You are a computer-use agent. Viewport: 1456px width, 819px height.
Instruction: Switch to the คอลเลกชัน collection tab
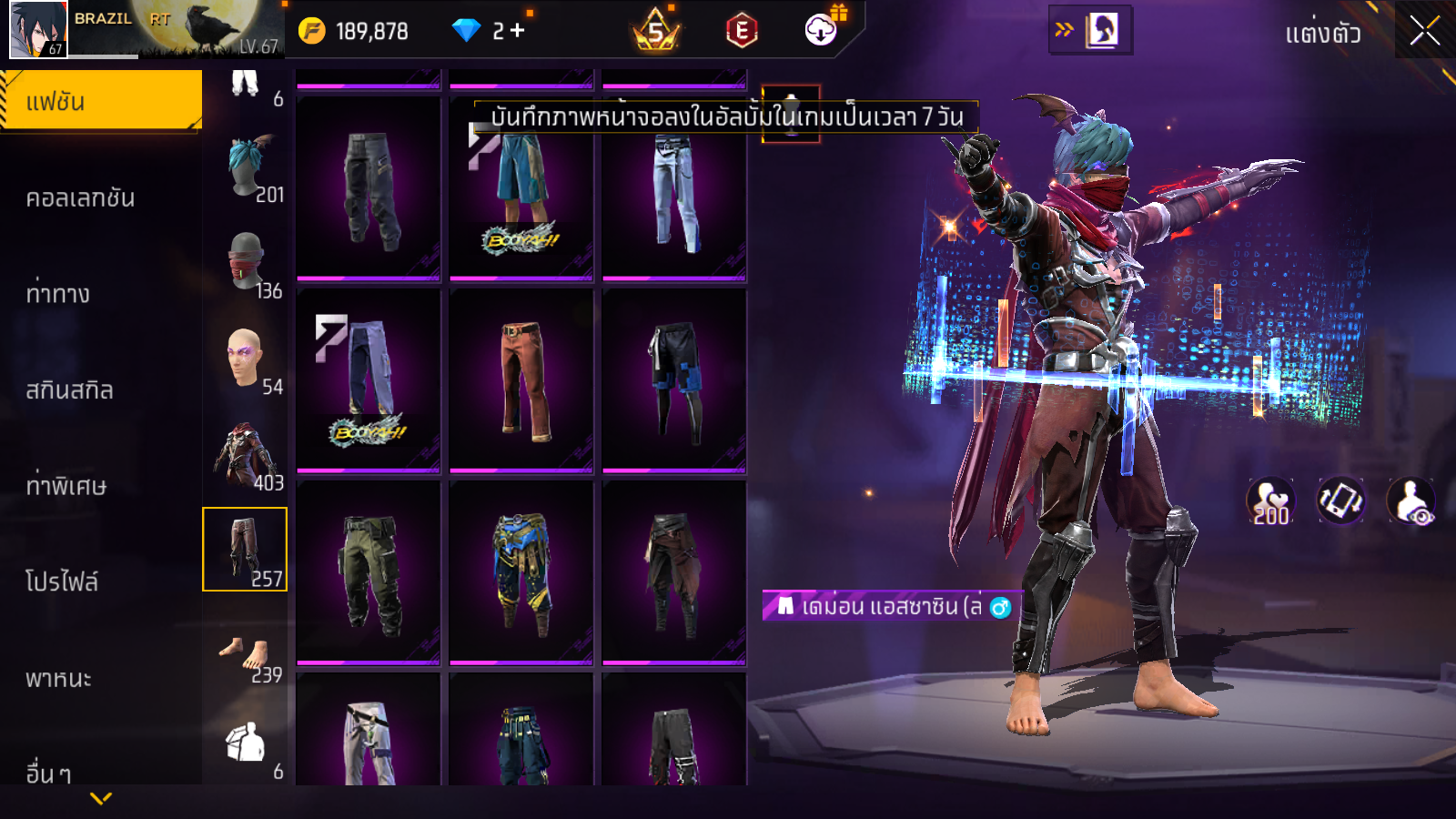pyautogui.click(x=81, y=197)
